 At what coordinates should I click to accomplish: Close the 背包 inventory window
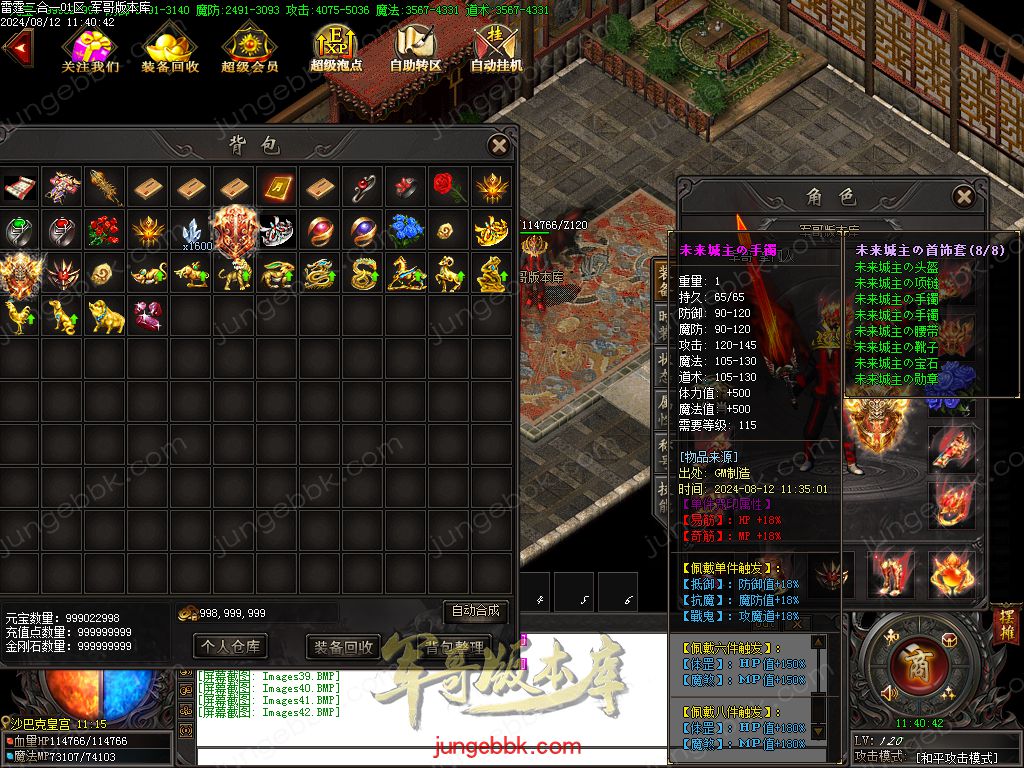[x=498, y=146]
